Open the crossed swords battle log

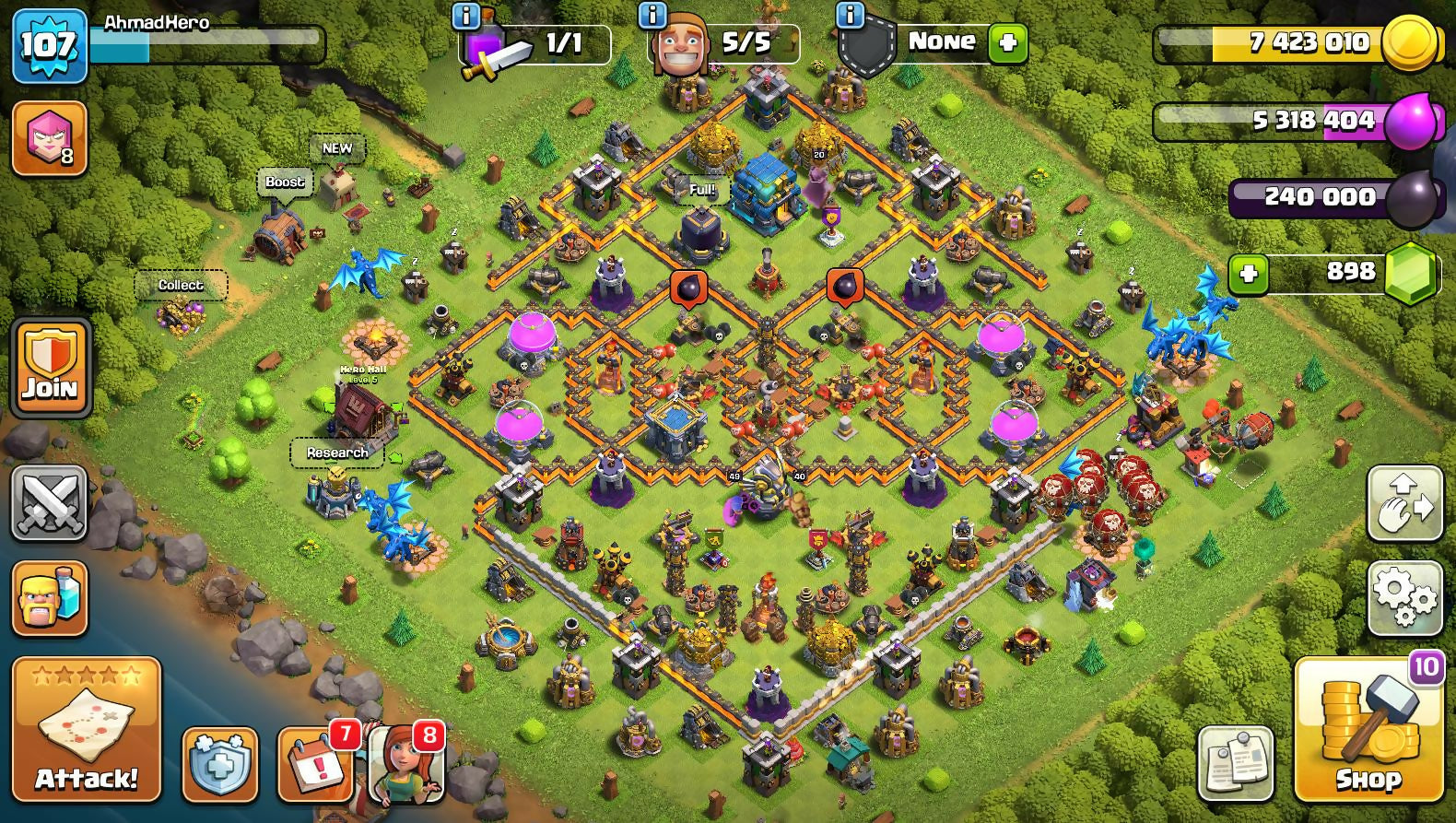(50, 502)
